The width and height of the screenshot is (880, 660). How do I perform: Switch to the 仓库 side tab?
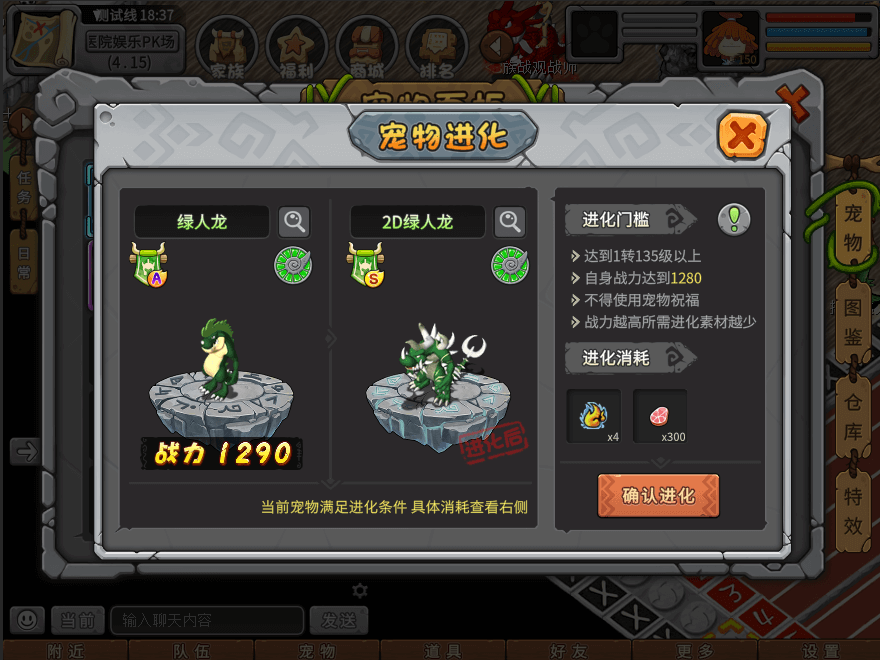(x=852, y=416)
